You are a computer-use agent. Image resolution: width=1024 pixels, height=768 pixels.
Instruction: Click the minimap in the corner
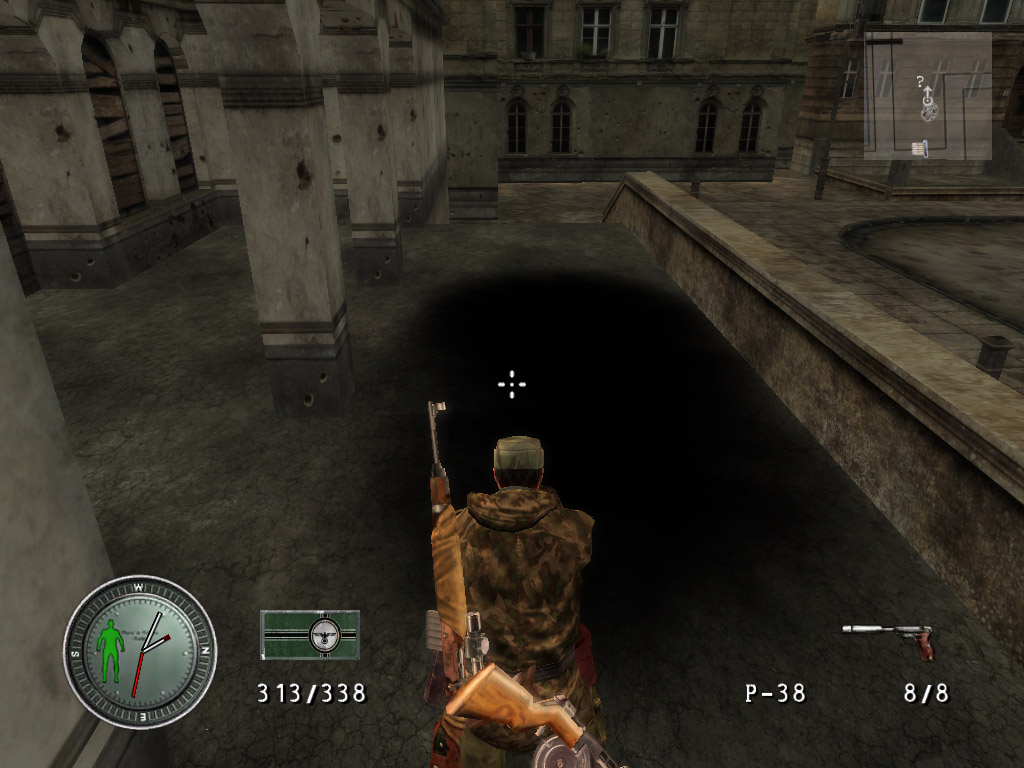pyautogui.click(x=927, y=96)
